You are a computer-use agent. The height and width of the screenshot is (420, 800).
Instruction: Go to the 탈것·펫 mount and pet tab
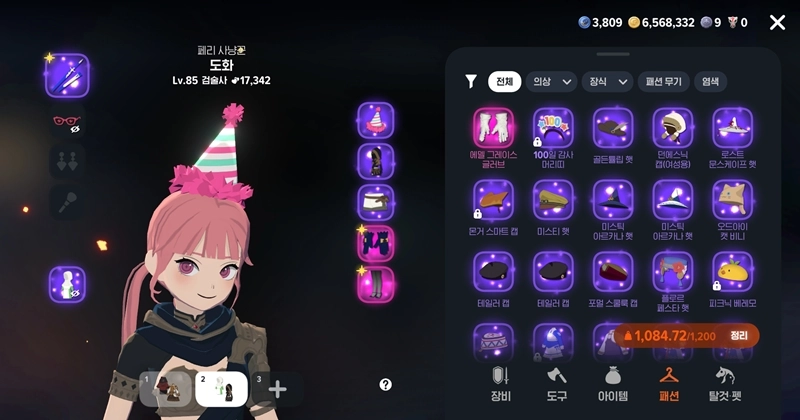tap(727, 385)
